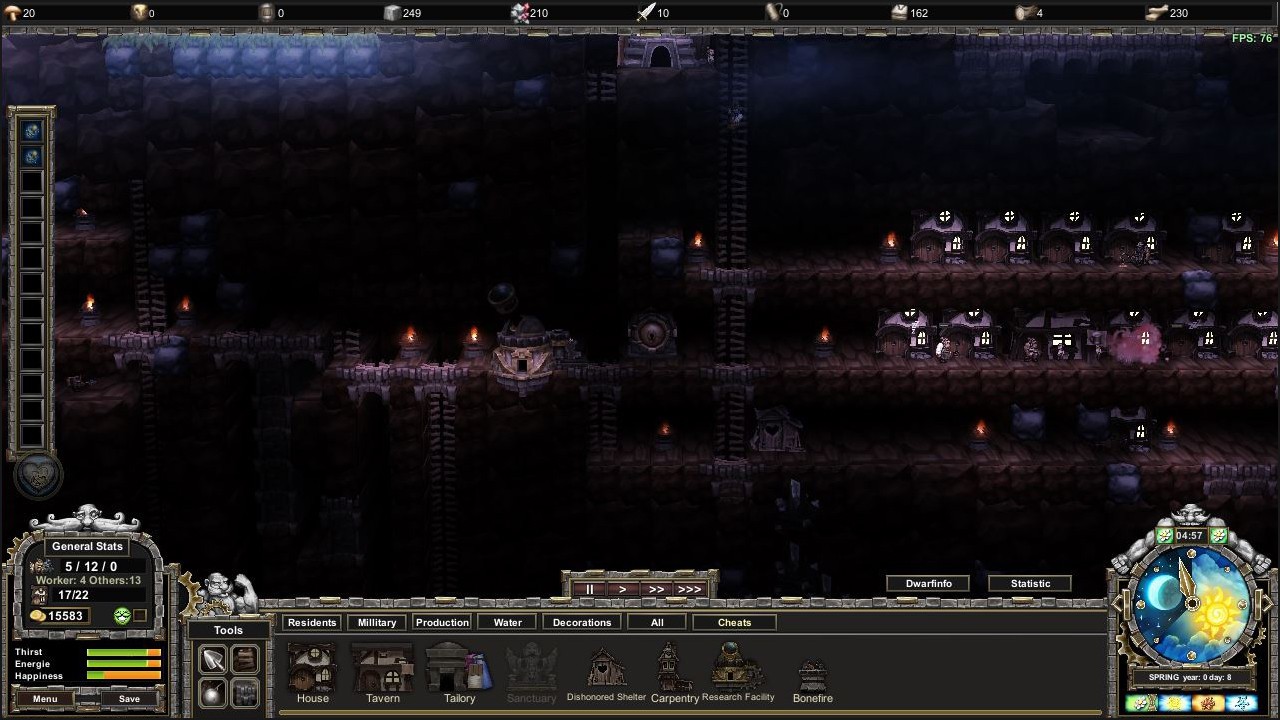Click the winter snowflake icon below the clock
Image resolution: width=1280 pixels, height=720 pixels.
point(1240,701)
